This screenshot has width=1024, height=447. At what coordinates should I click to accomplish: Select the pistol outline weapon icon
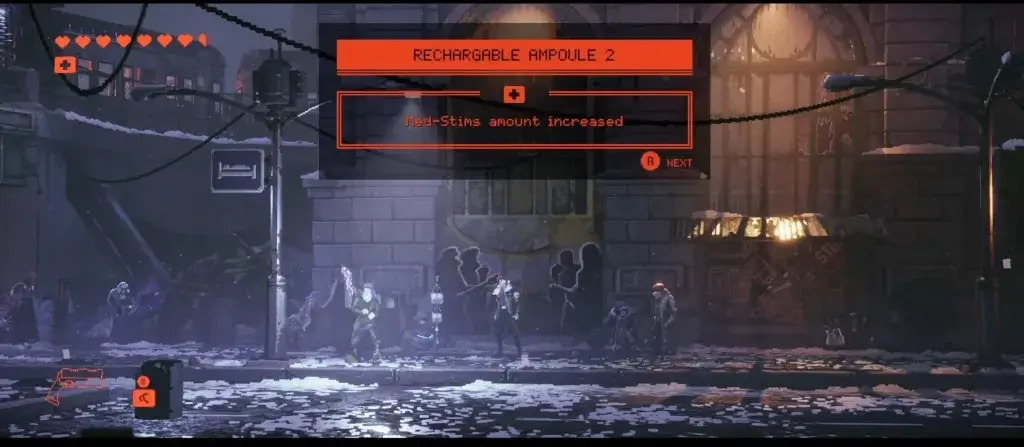(75, 383)
